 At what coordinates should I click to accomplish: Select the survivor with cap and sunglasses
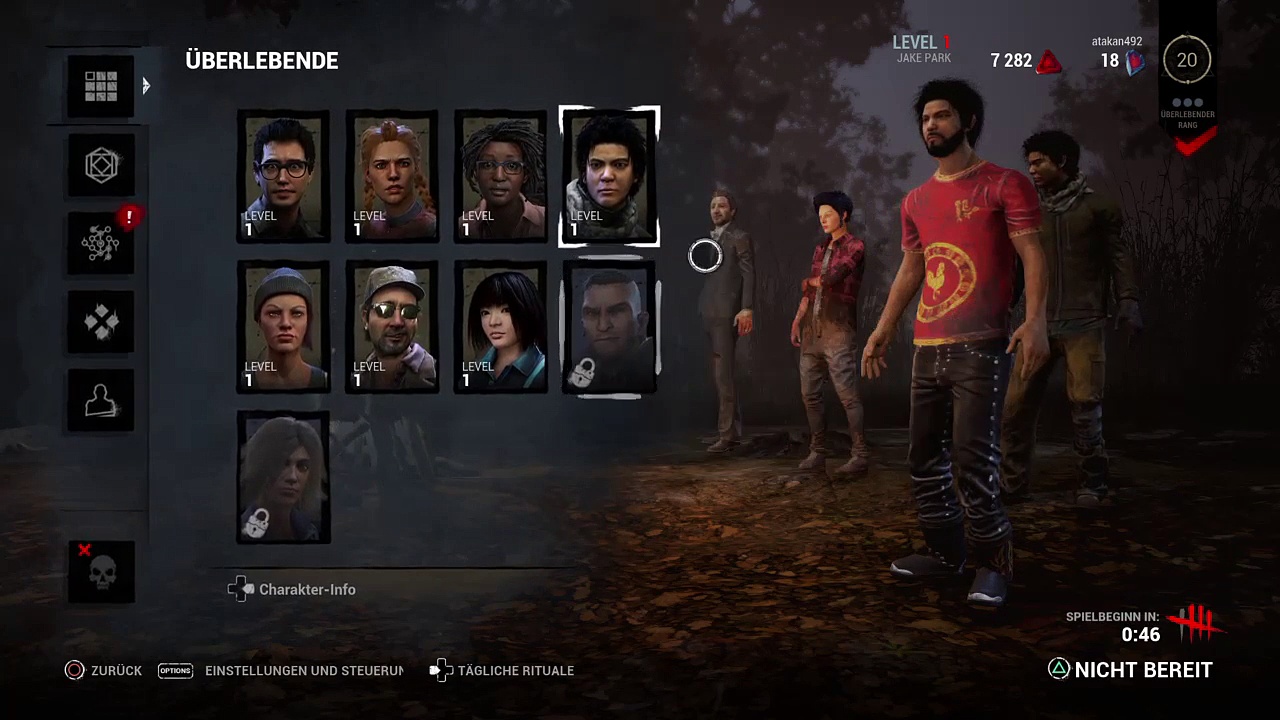point(392,327)
